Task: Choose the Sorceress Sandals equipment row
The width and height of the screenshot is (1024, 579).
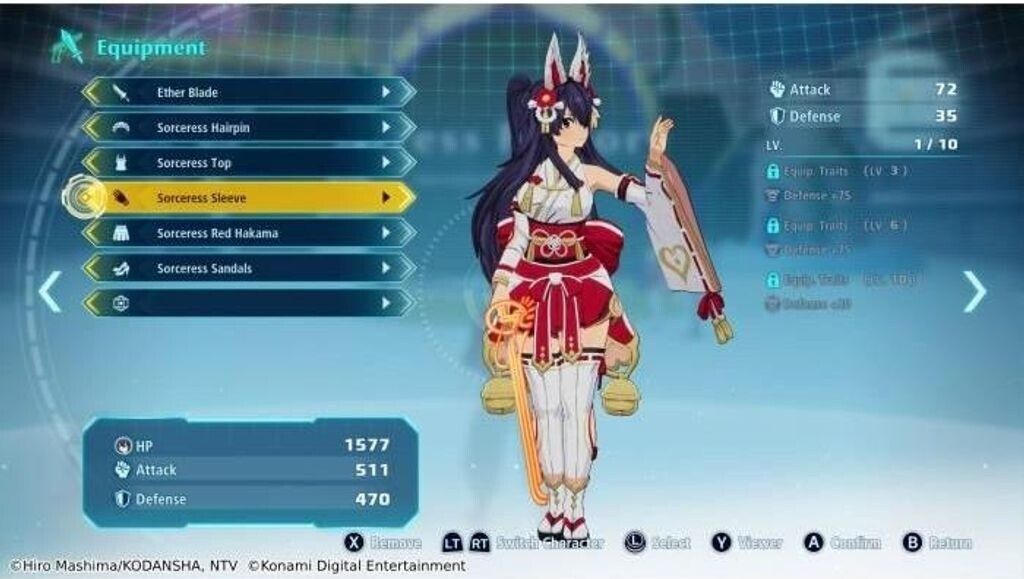Action: click(x=248, y=268)
